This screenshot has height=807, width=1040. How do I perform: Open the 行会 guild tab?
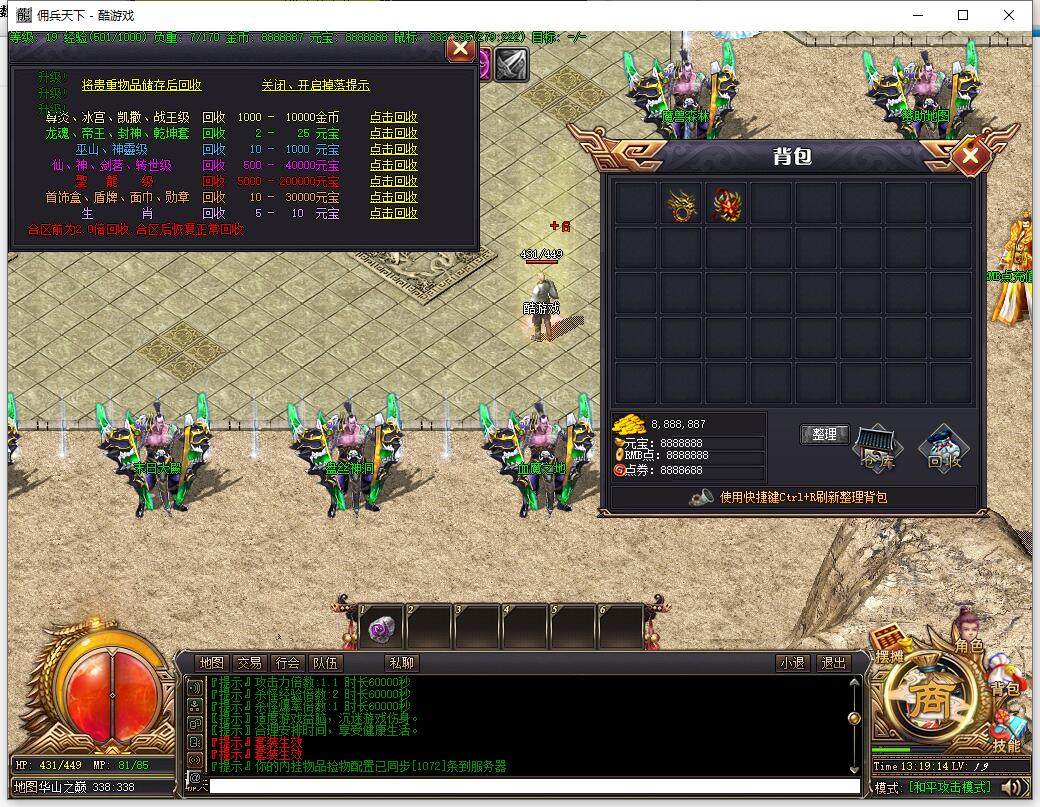pyautogui.click(x=287, y=662)
